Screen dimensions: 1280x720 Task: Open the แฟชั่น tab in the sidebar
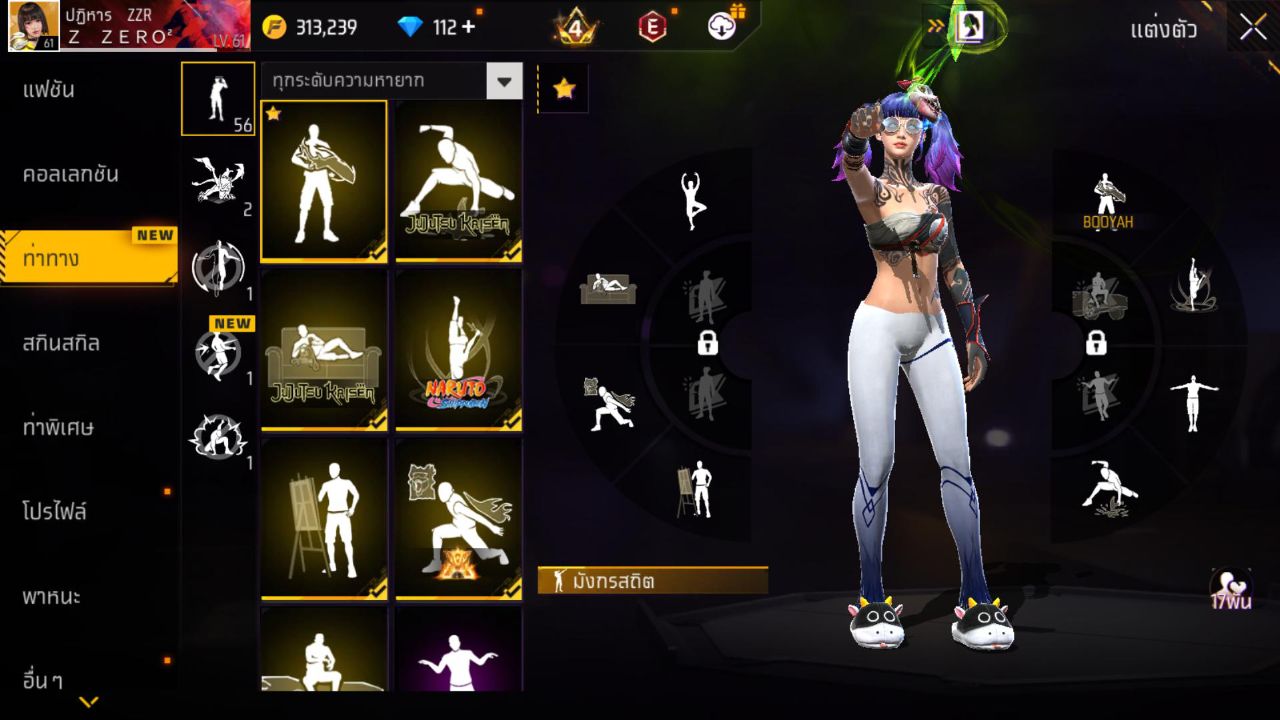click(50, 89)
